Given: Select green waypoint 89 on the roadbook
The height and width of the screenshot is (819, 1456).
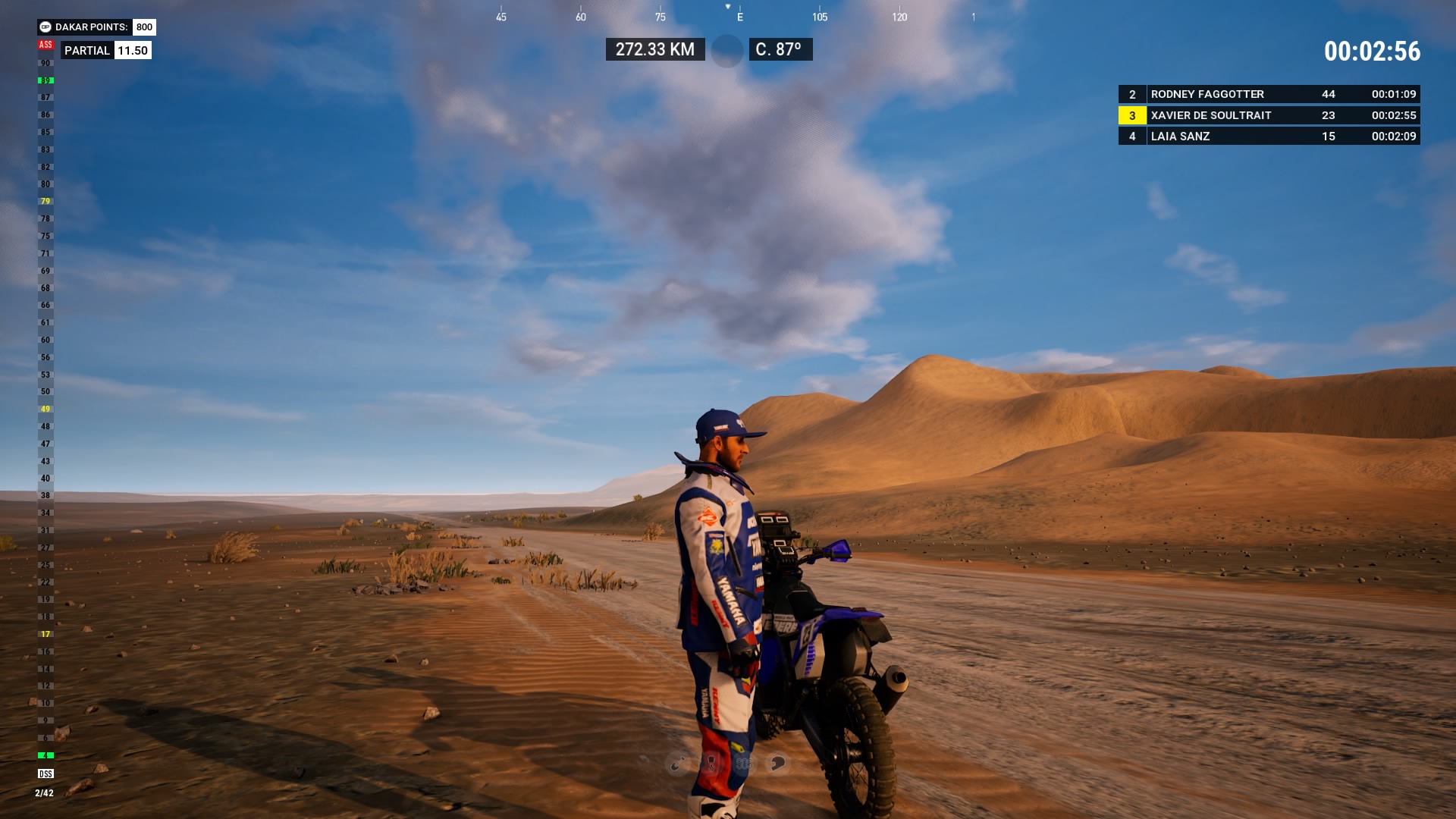Looking at the screenshot, I should pos(45,79).
